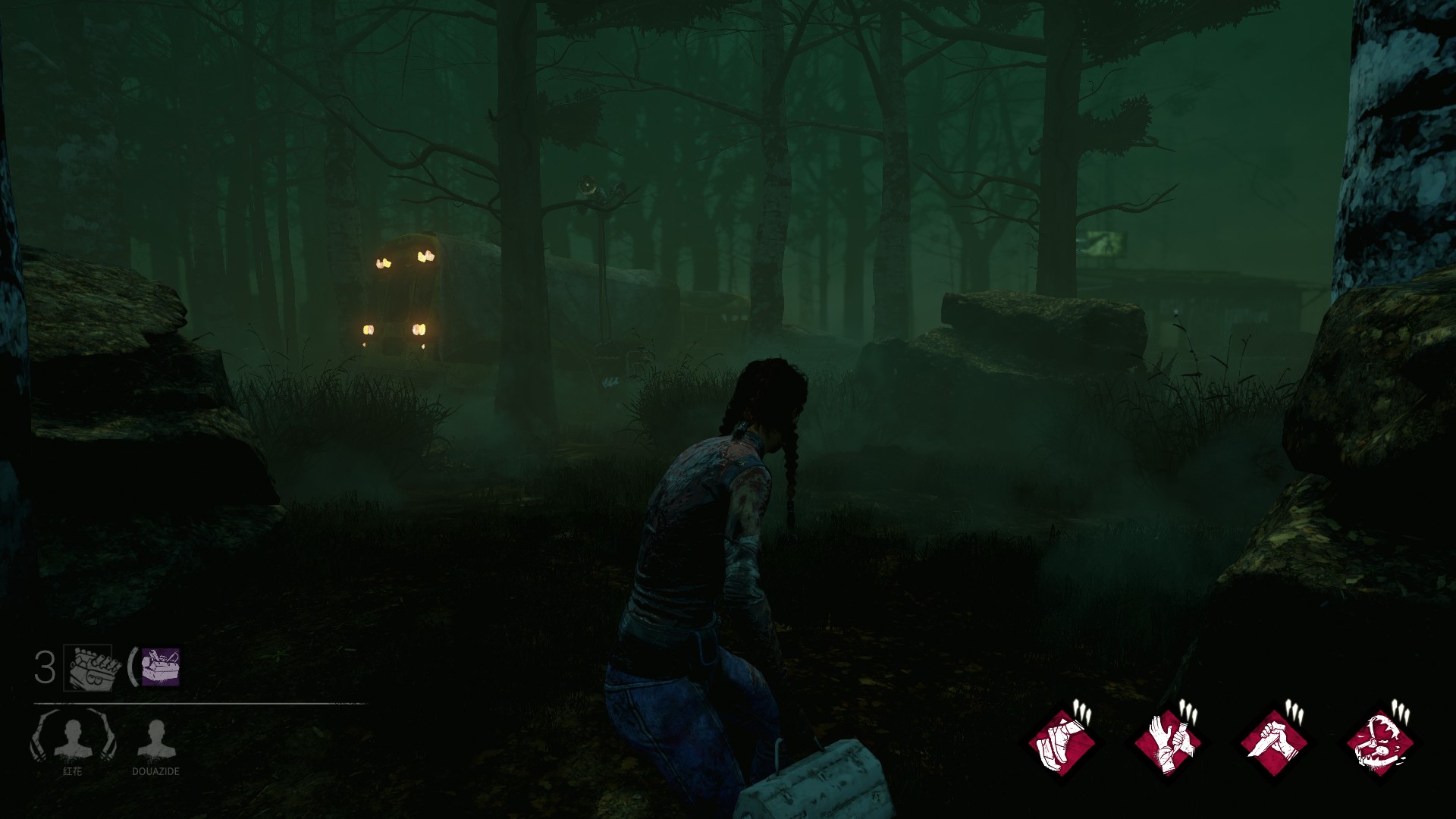Select the DOUAZIDE survivor portrait
The image size is (1456, 819).
pos(155,740)
